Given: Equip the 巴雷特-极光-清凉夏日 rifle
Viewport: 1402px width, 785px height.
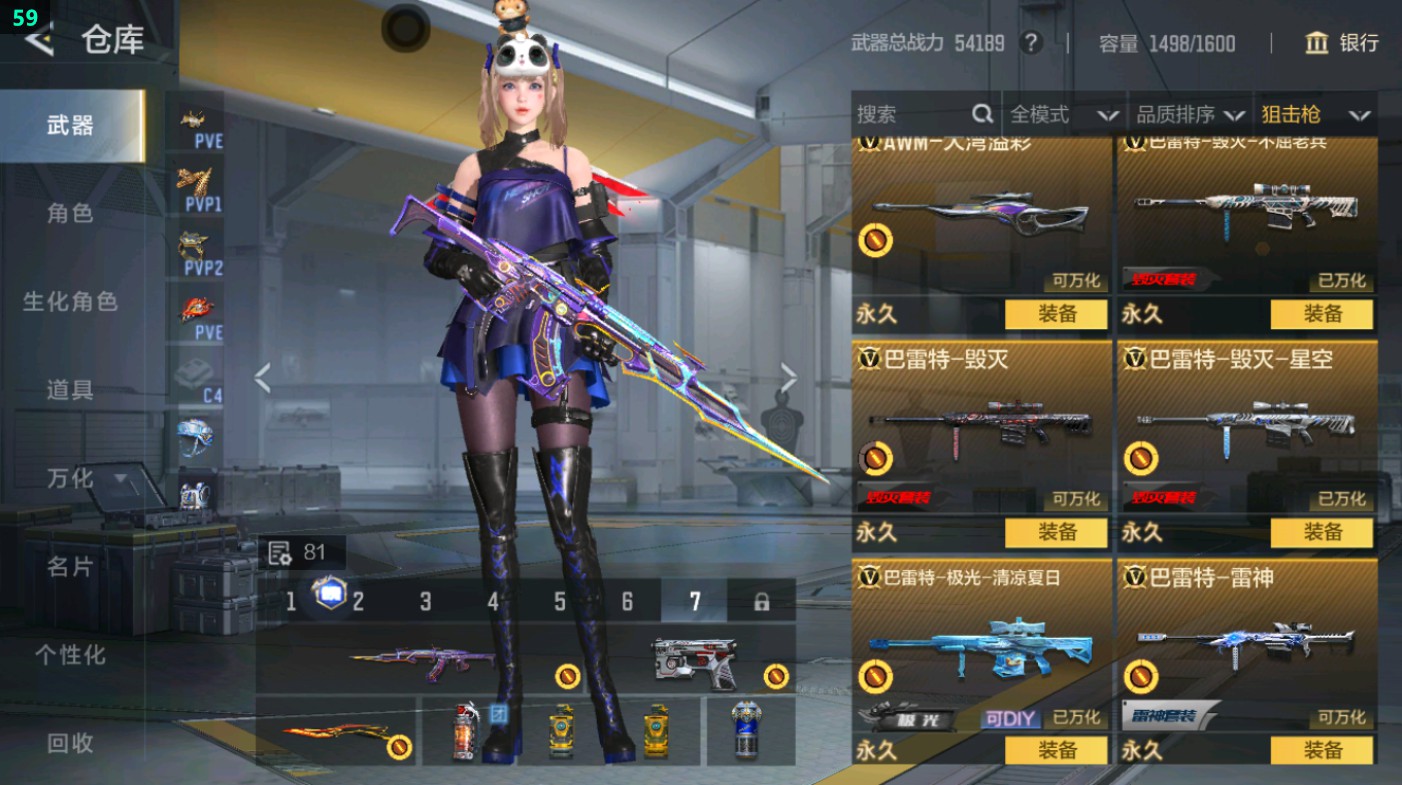Looking at the screenshot, I should 1056,750.
